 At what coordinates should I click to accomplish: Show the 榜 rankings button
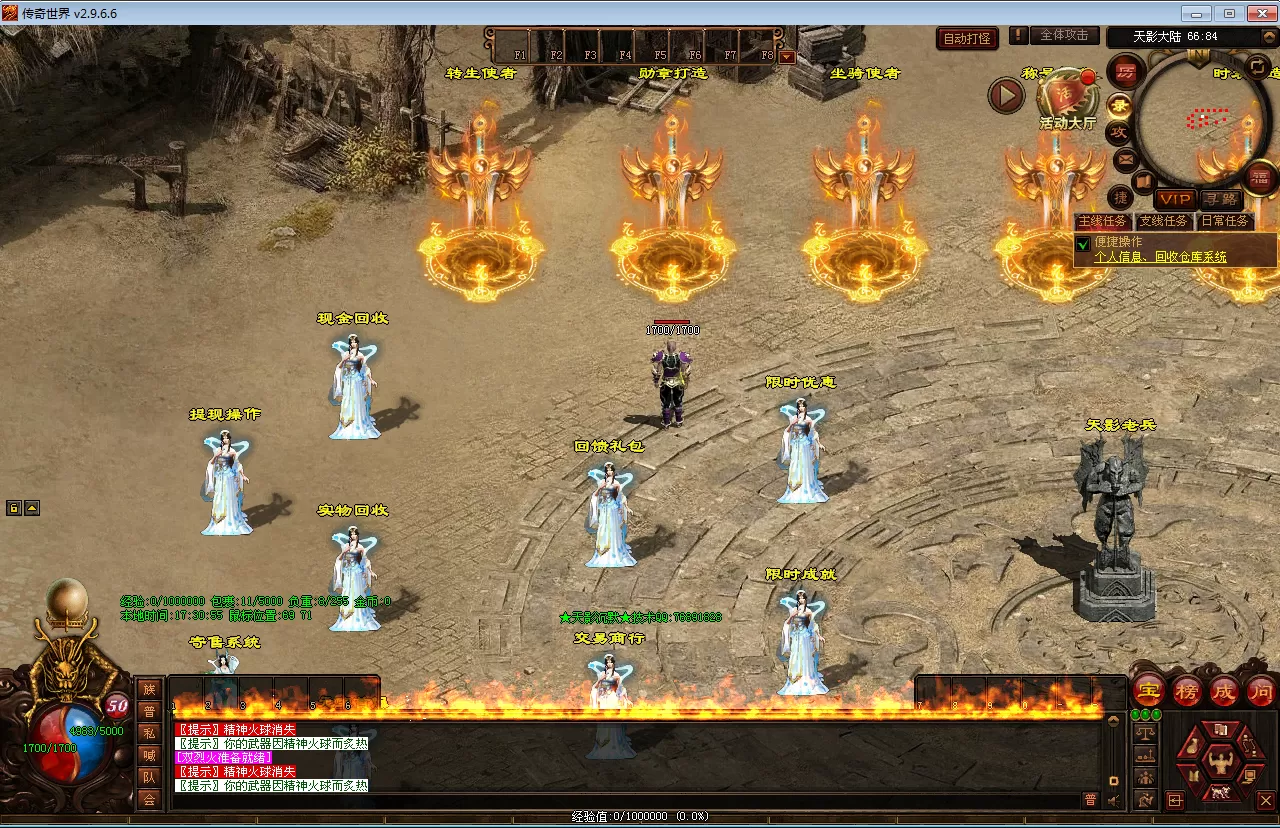tap(1187, 689)
